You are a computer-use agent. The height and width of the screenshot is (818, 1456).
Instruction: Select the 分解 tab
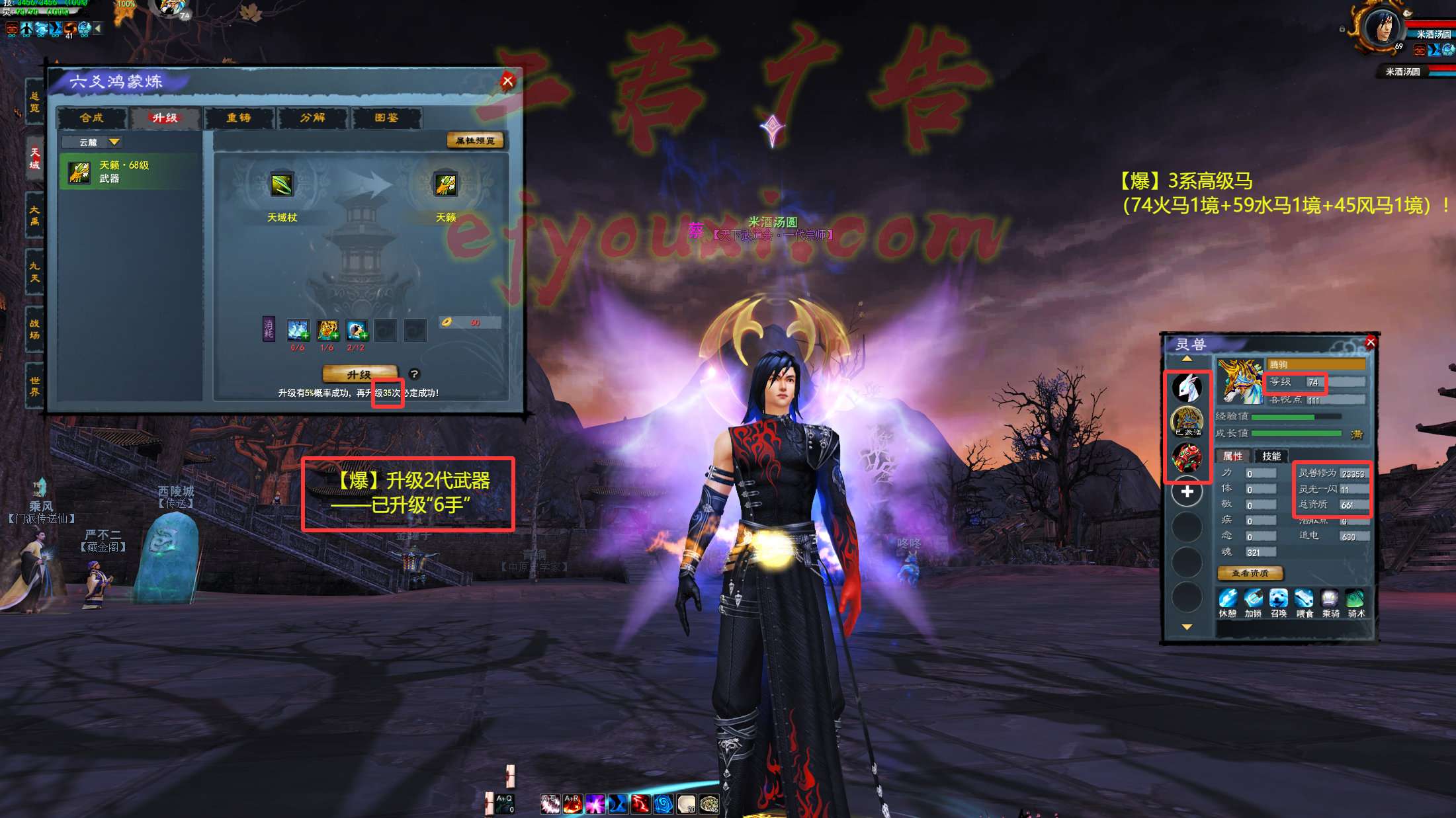[x=313, y=118]
